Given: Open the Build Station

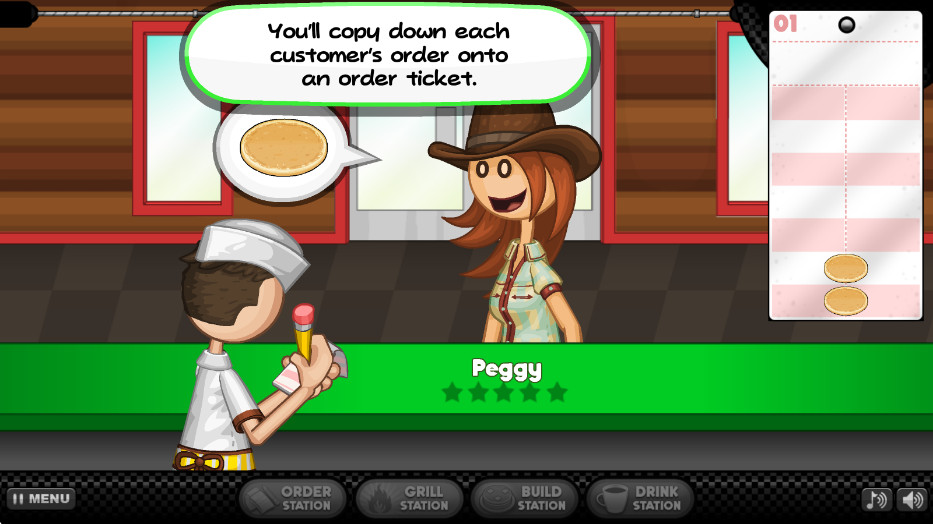Looking at the screenshot, I should pos(524,498).
